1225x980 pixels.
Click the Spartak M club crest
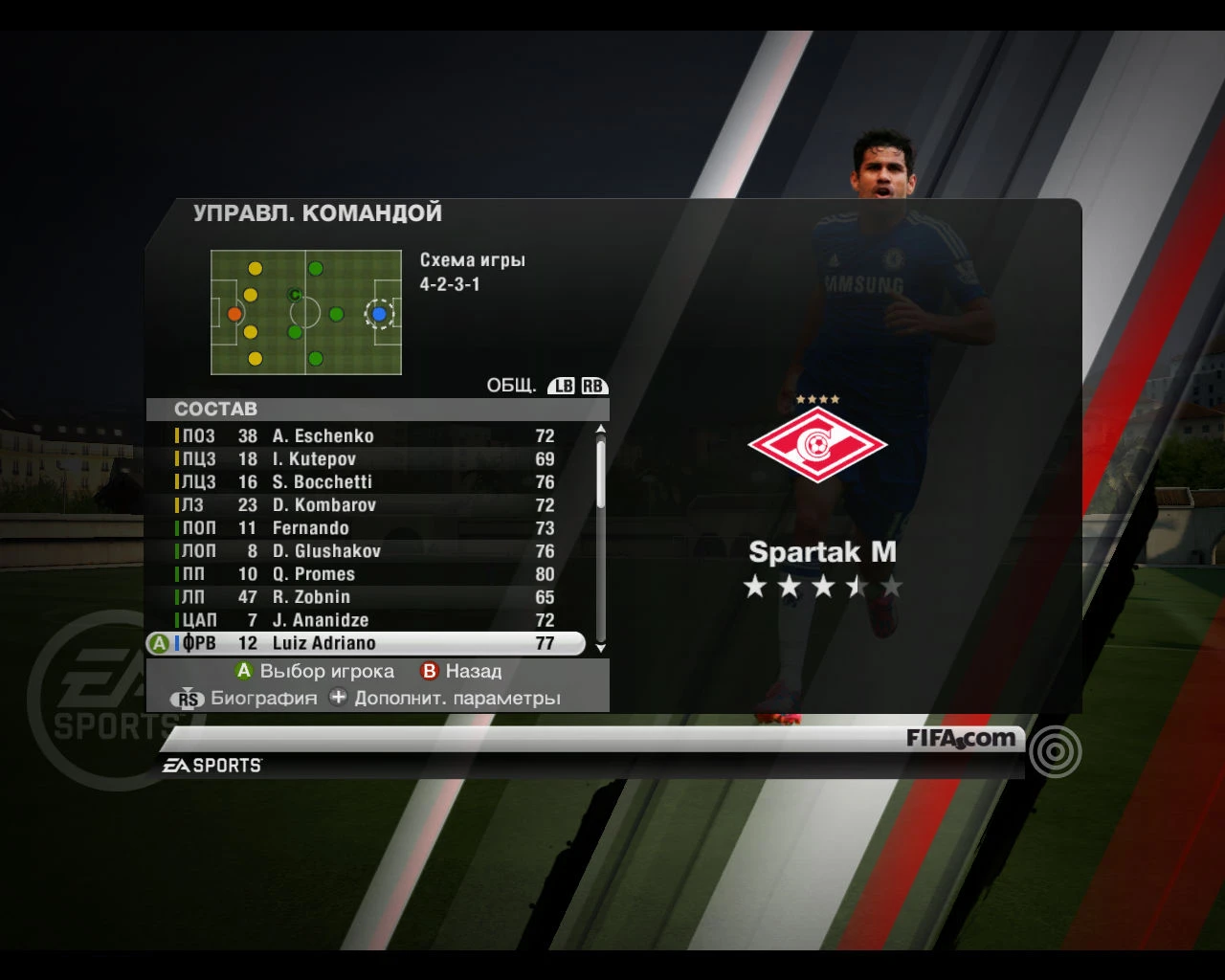coord(818,443)
